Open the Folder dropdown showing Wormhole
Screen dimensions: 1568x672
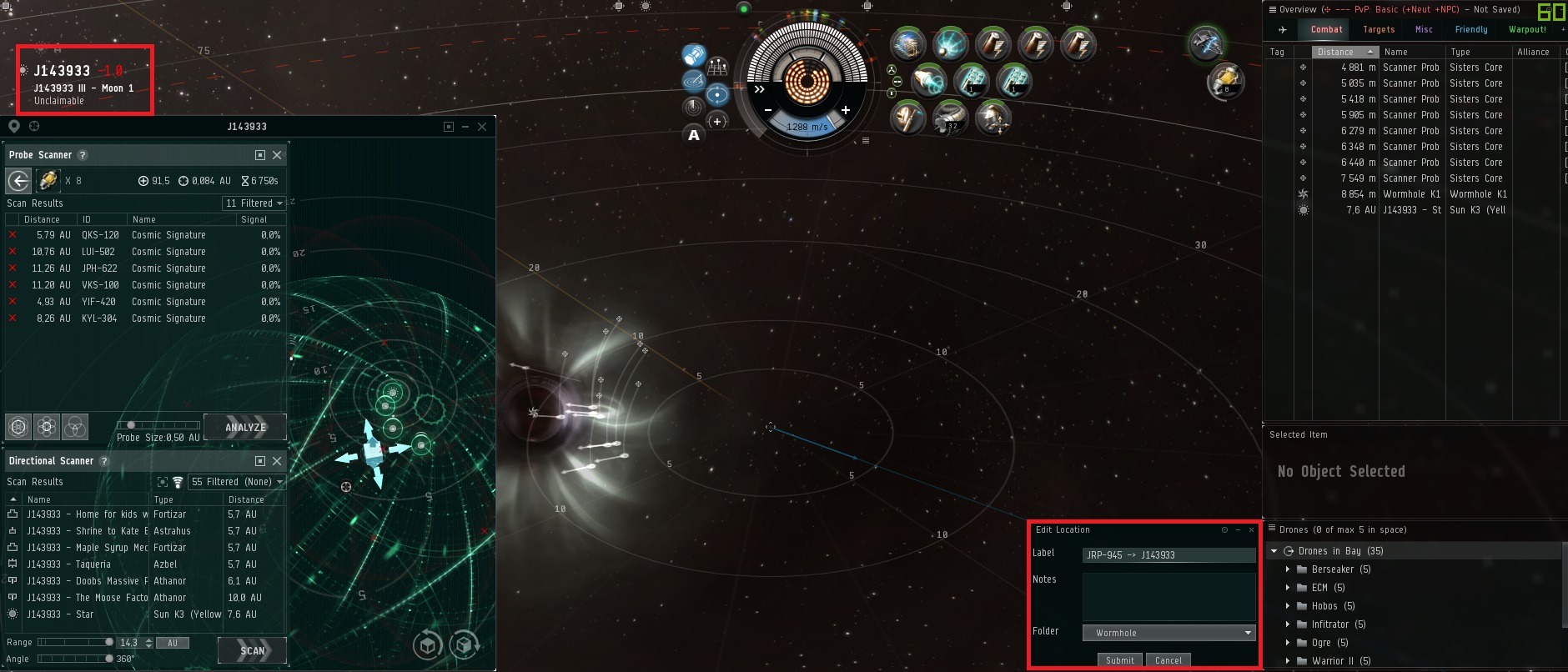click(1168, 633)
